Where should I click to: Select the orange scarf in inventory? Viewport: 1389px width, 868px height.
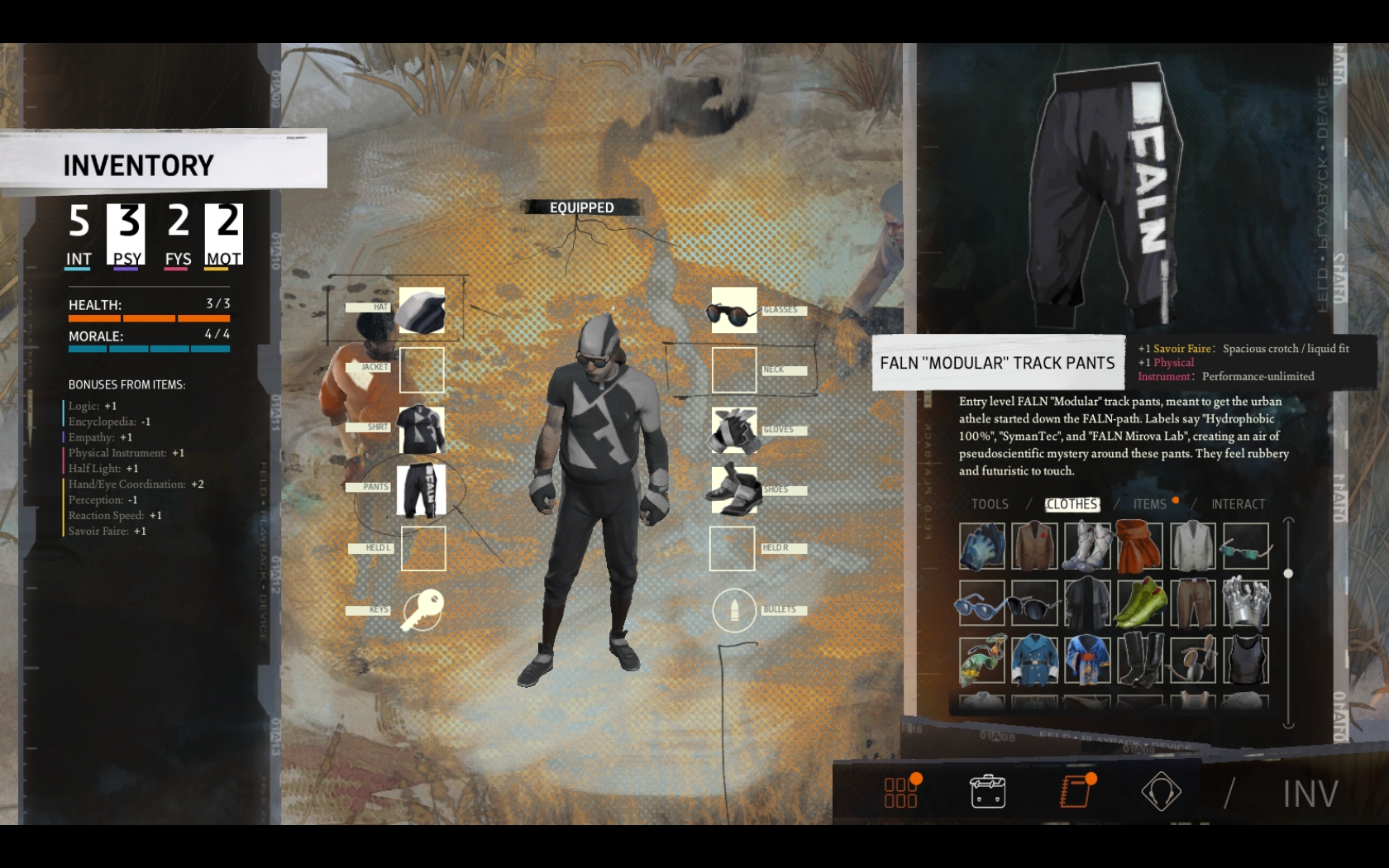tap(1139, 546)
